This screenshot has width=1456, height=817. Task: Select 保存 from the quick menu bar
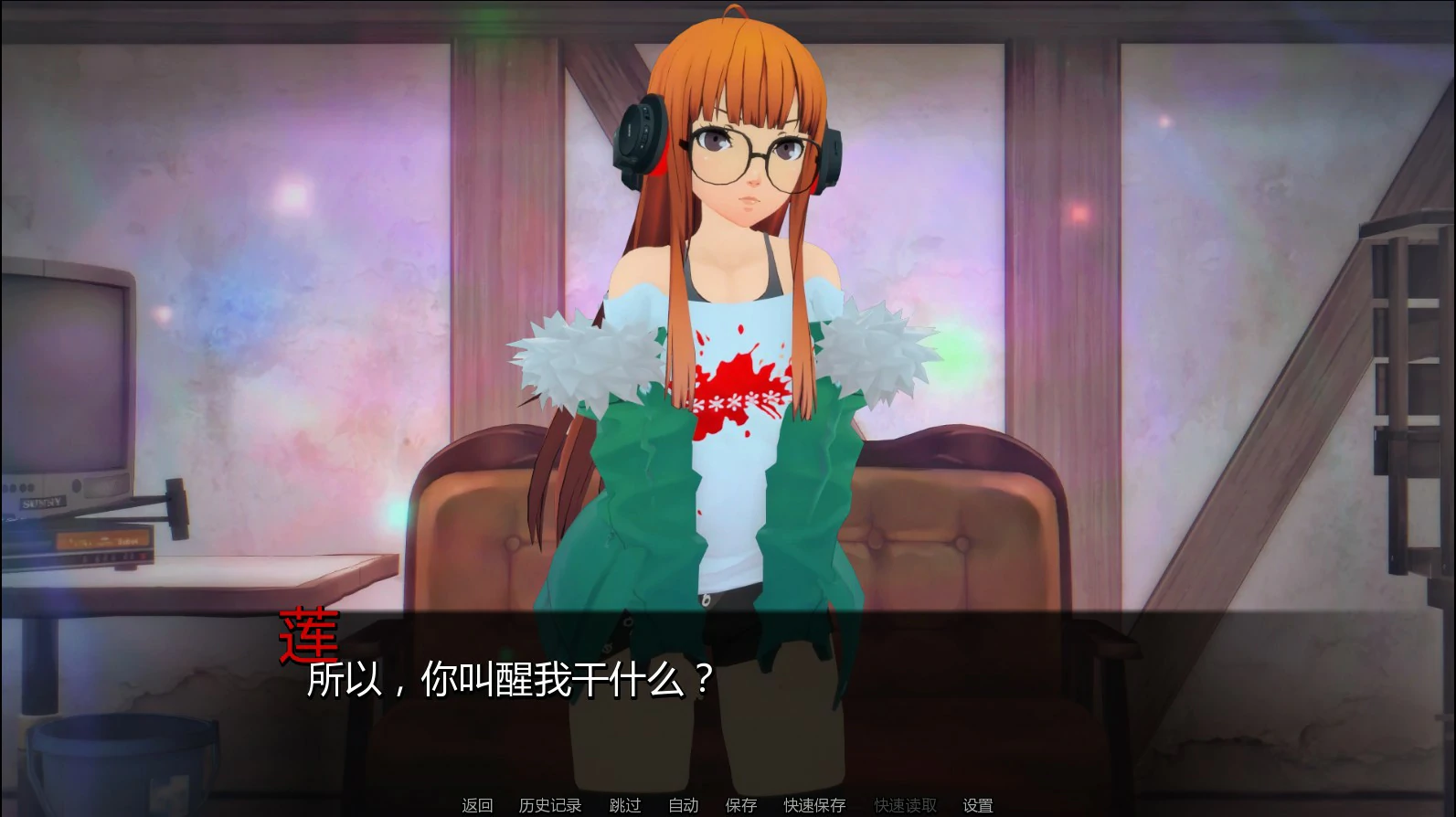click(740, 805)
